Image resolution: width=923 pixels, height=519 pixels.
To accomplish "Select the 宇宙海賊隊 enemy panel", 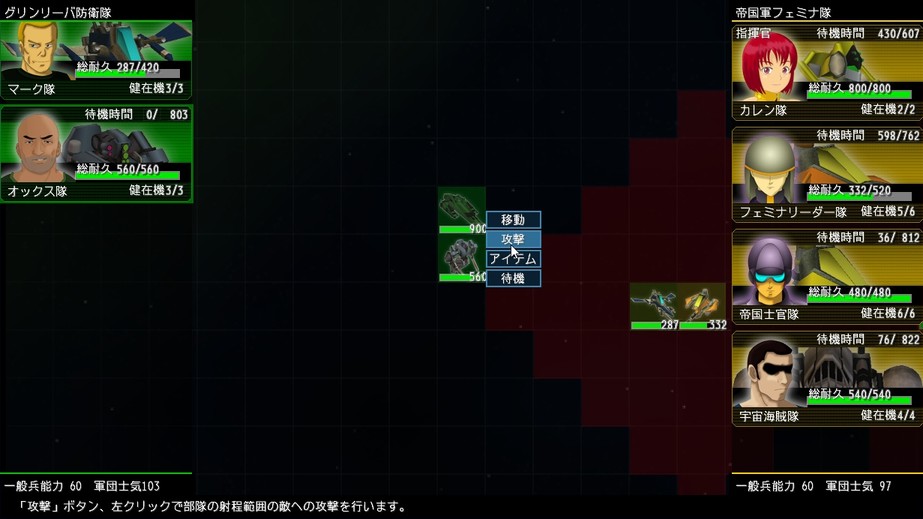I will pyautogui.click(x=826, y=379).
